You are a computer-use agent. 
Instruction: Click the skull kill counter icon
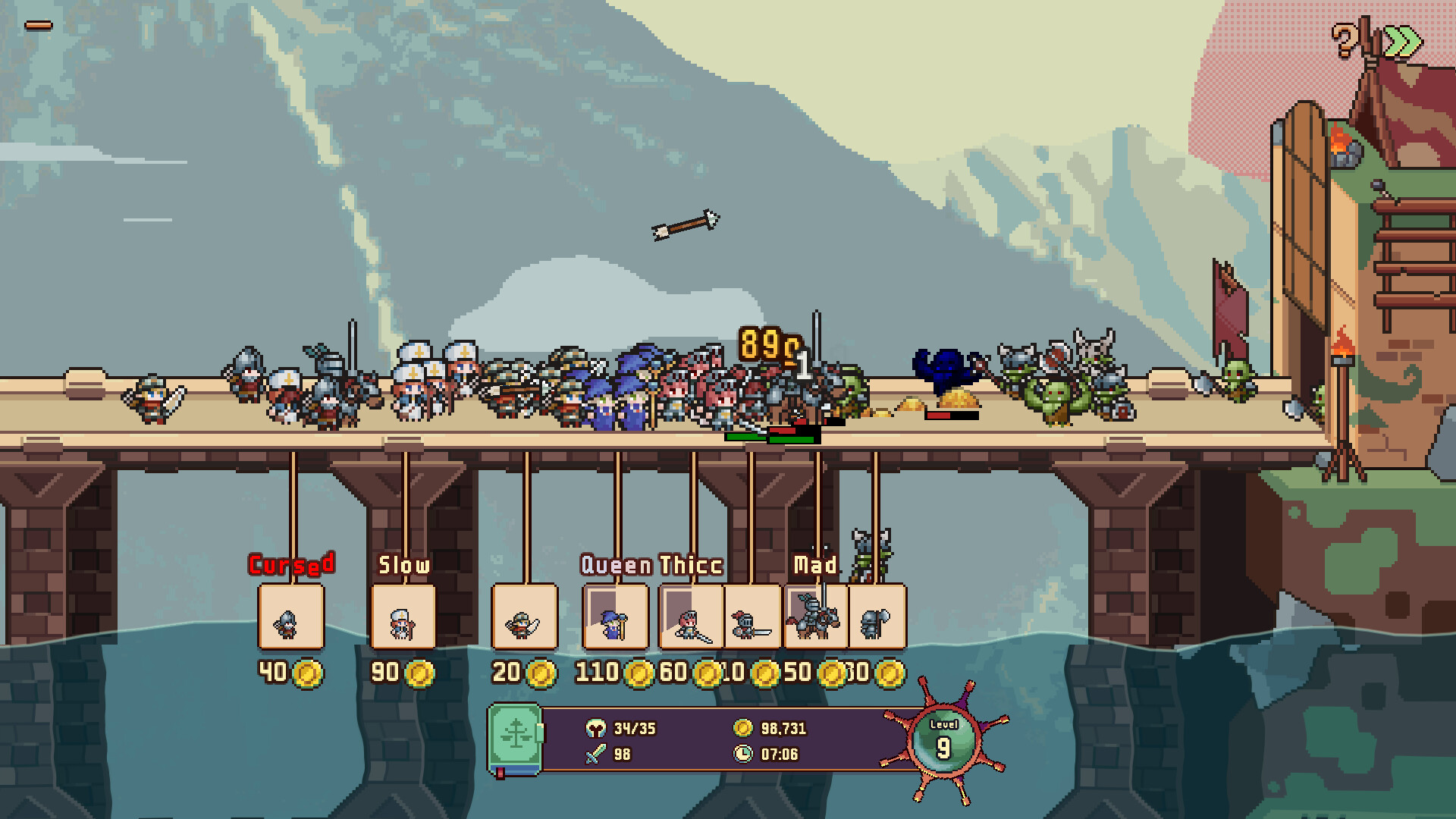pos(598,730)
